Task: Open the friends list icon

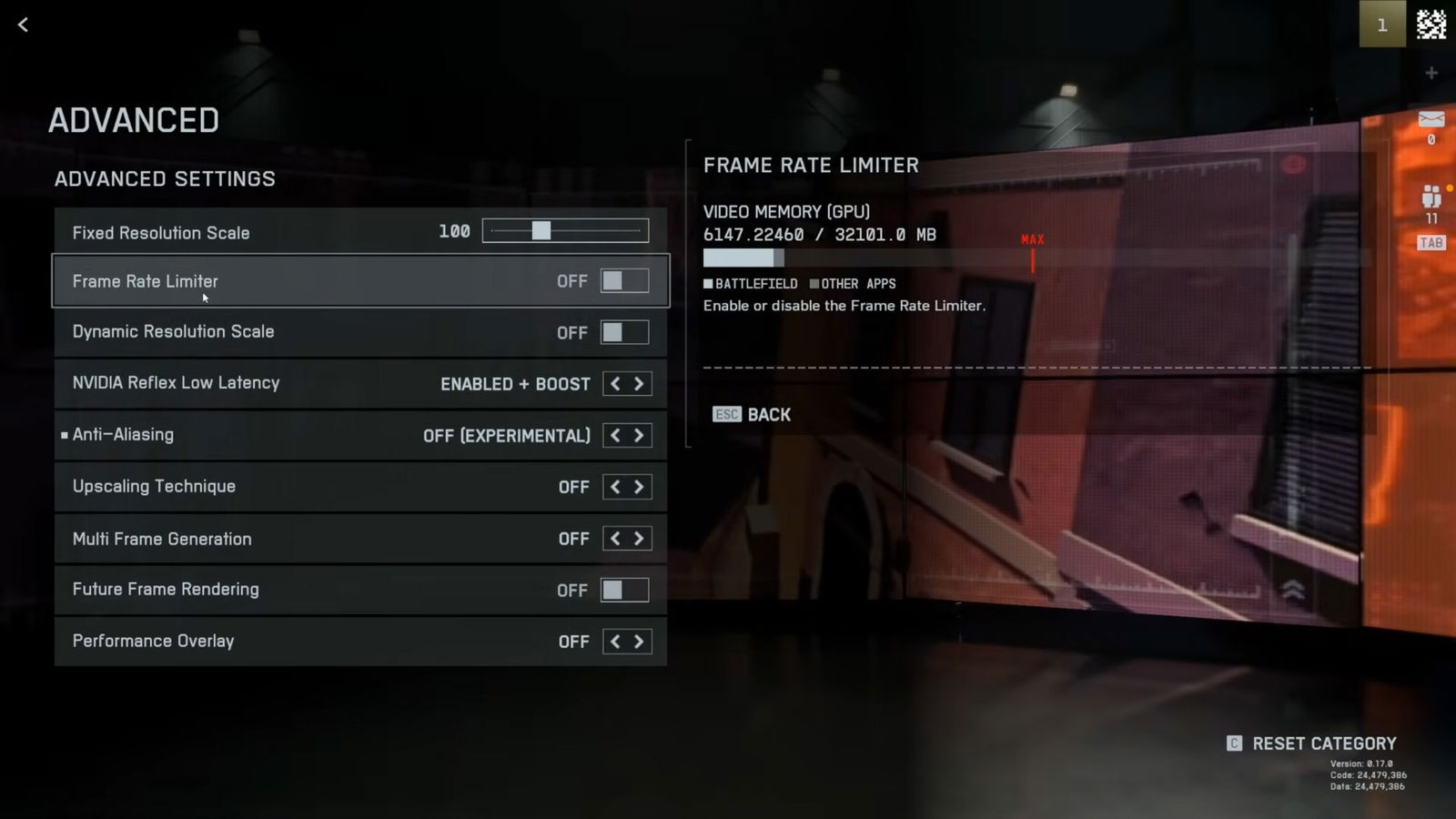Action: [x=1431, y=197]
